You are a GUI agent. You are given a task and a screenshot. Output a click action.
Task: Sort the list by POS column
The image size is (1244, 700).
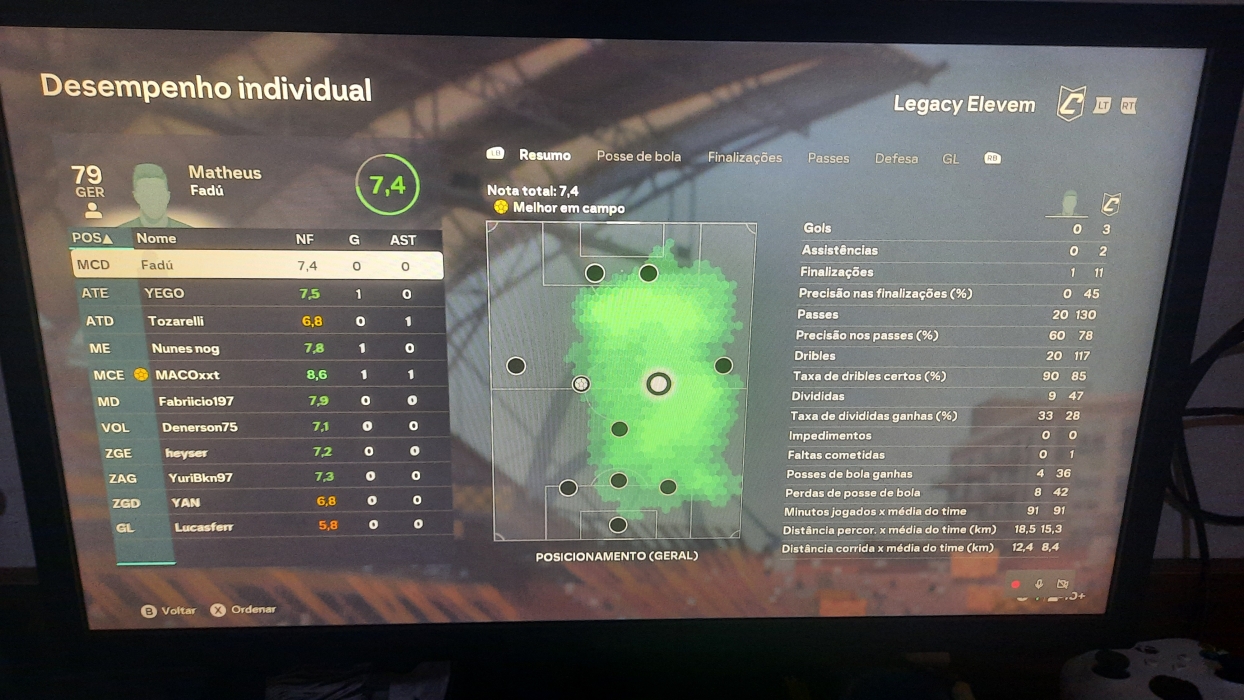[92, 238]
